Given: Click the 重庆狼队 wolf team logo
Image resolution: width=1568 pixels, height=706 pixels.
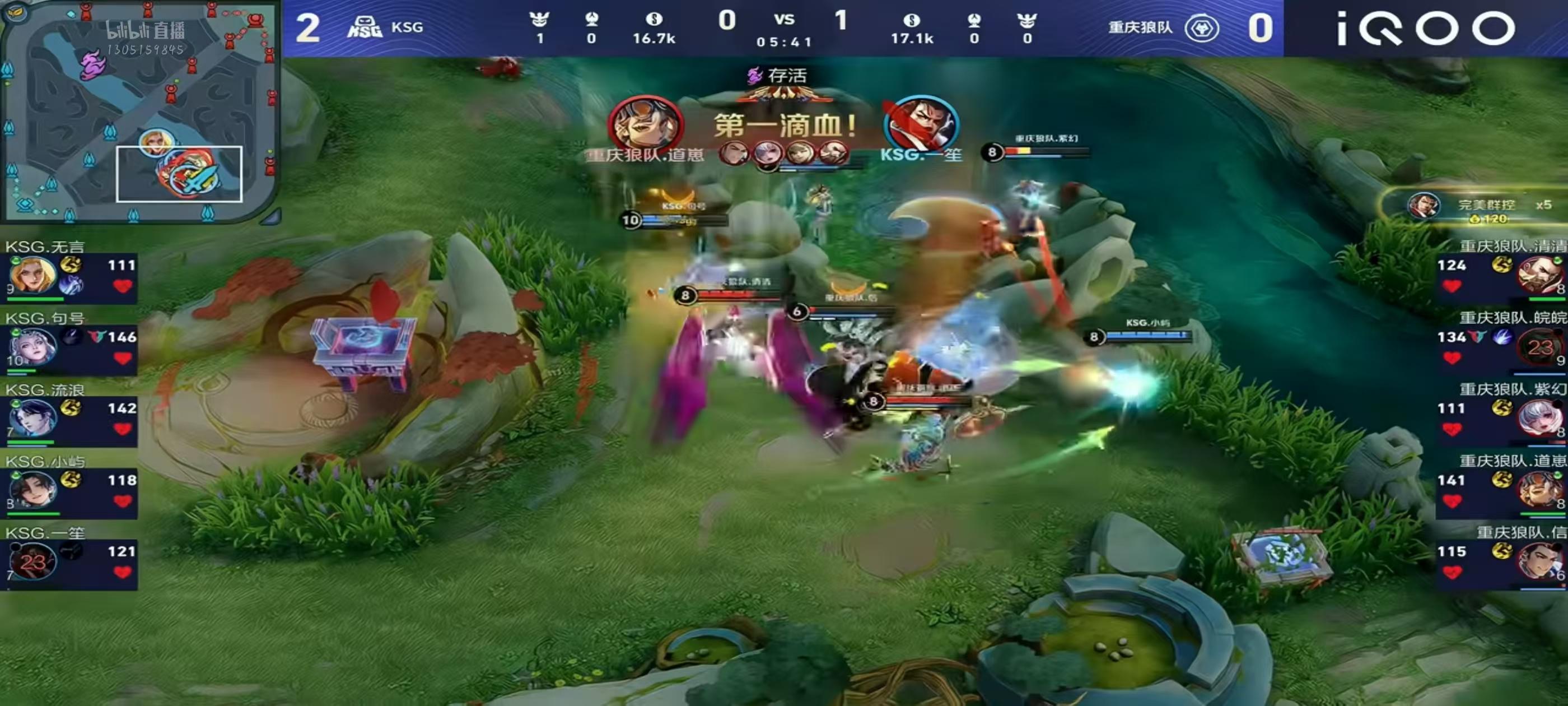Looking at the screenshot, I should point(1201,28).
